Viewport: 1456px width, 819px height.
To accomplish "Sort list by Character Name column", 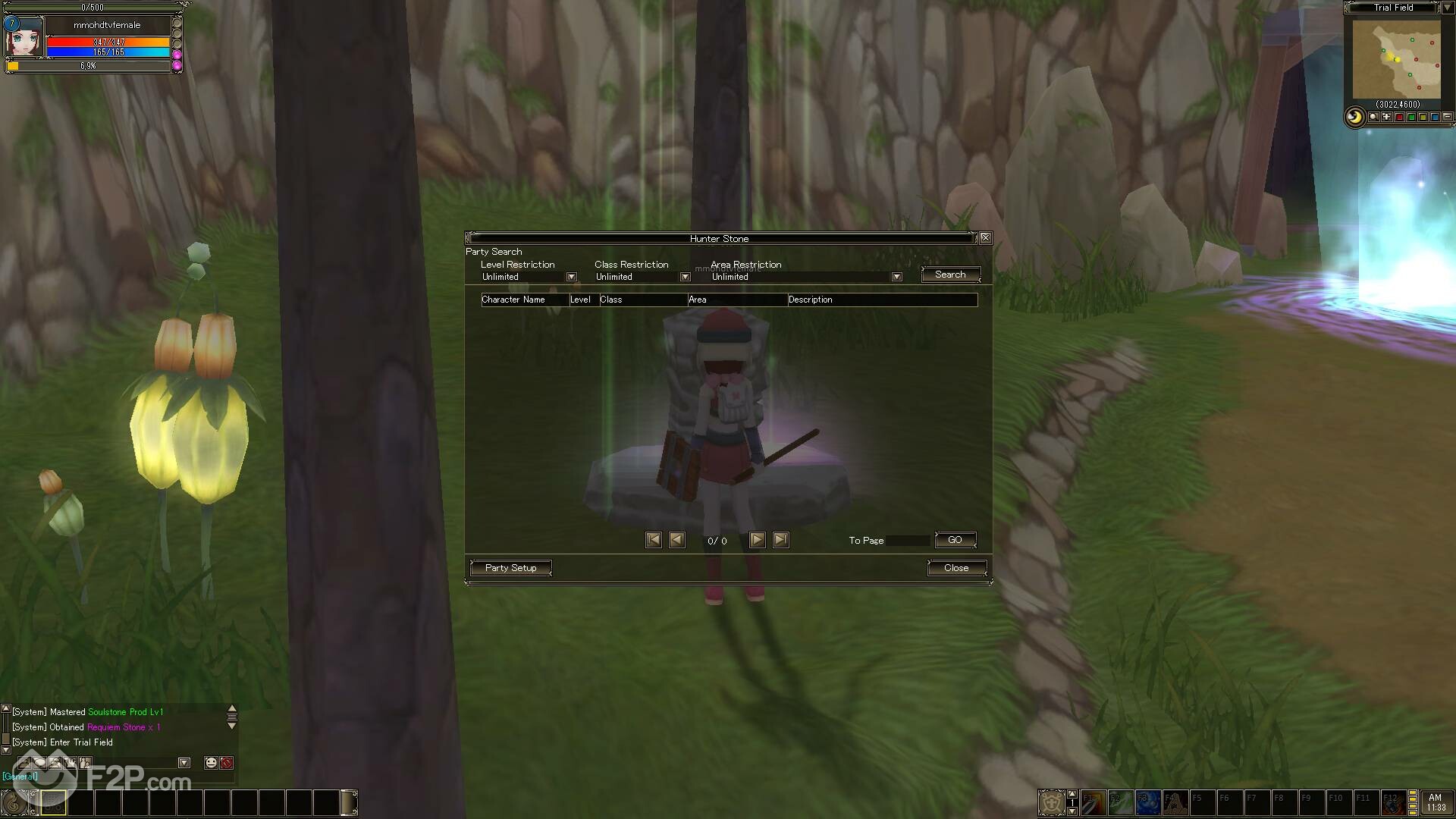I will [513, 300].
